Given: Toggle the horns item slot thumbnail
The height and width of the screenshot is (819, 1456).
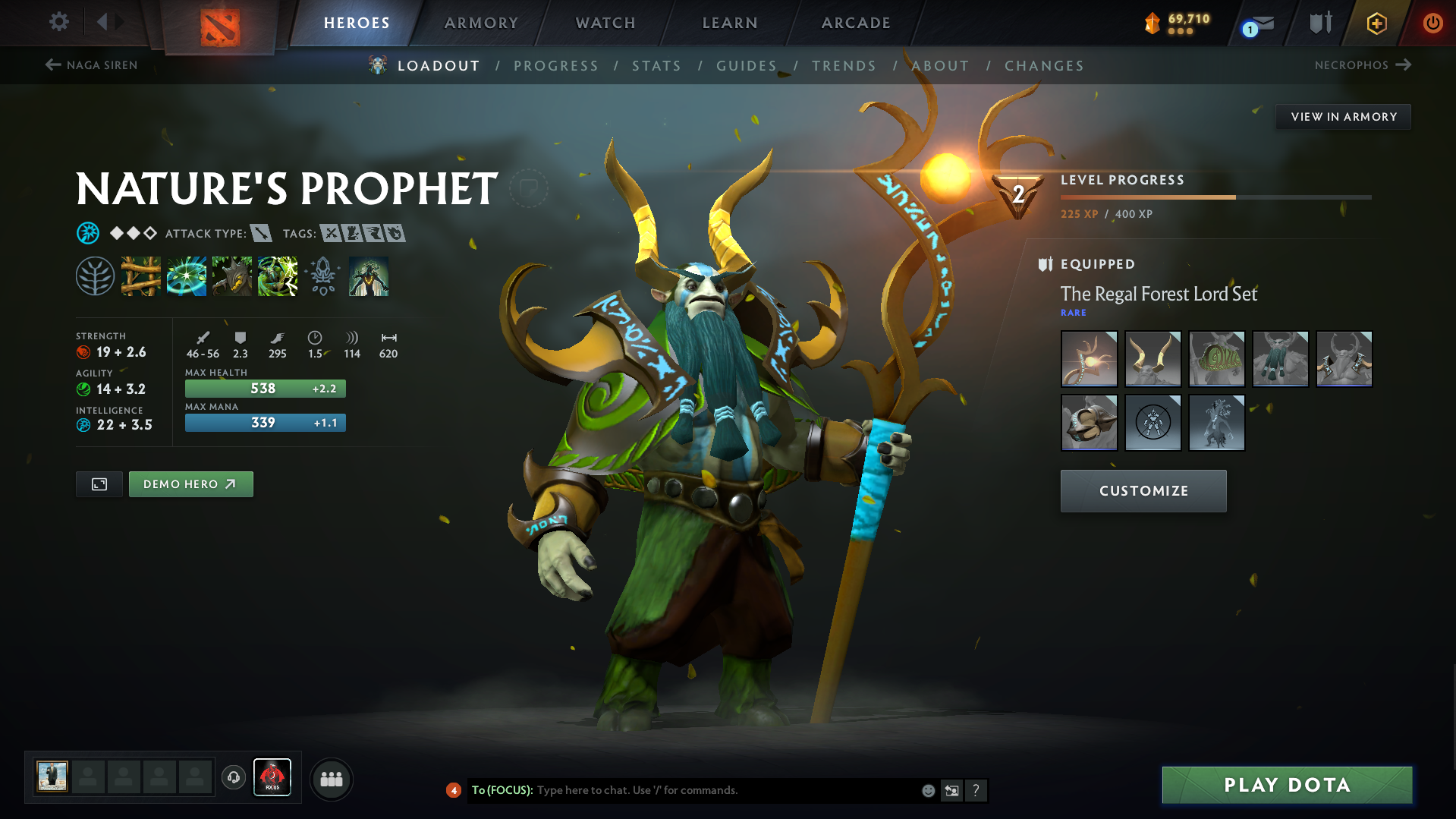Looking at the screenshot, I should pos(1153,358).
